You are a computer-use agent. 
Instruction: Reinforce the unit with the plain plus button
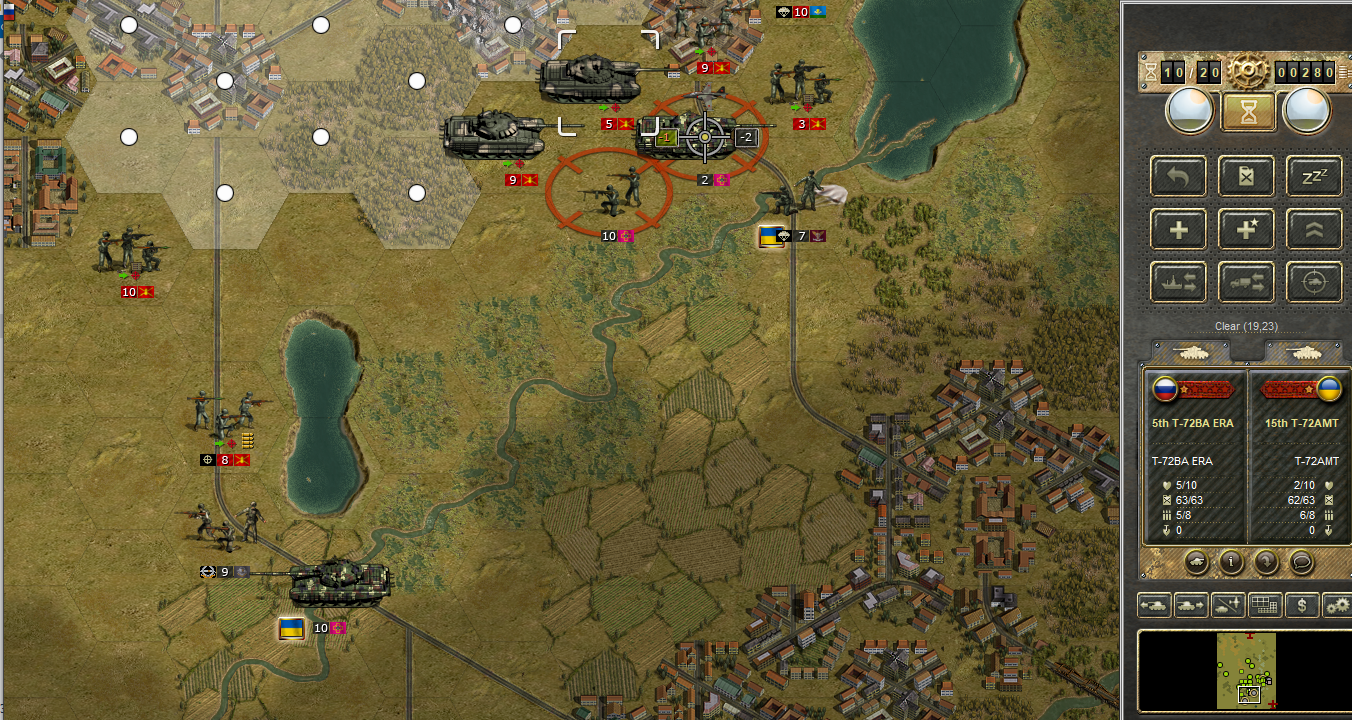point(1179,230)
